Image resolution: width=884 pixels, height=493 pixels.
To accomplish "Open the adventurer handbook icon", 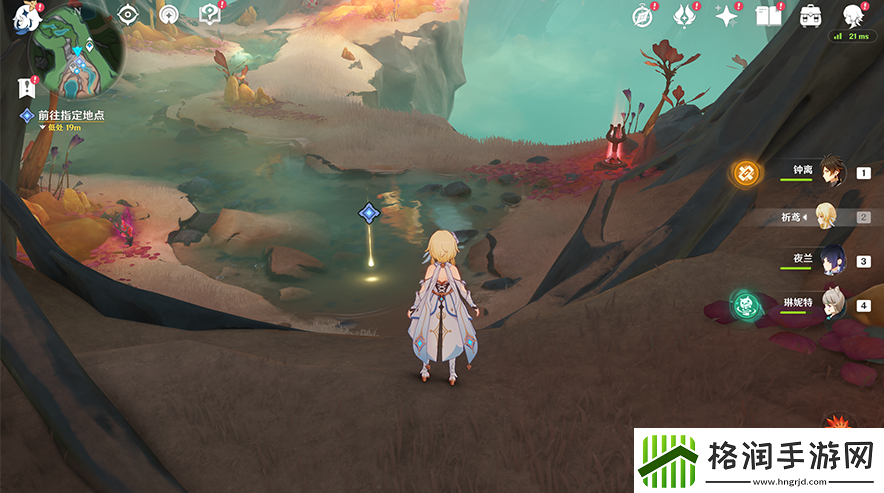I will pos(769,15).
